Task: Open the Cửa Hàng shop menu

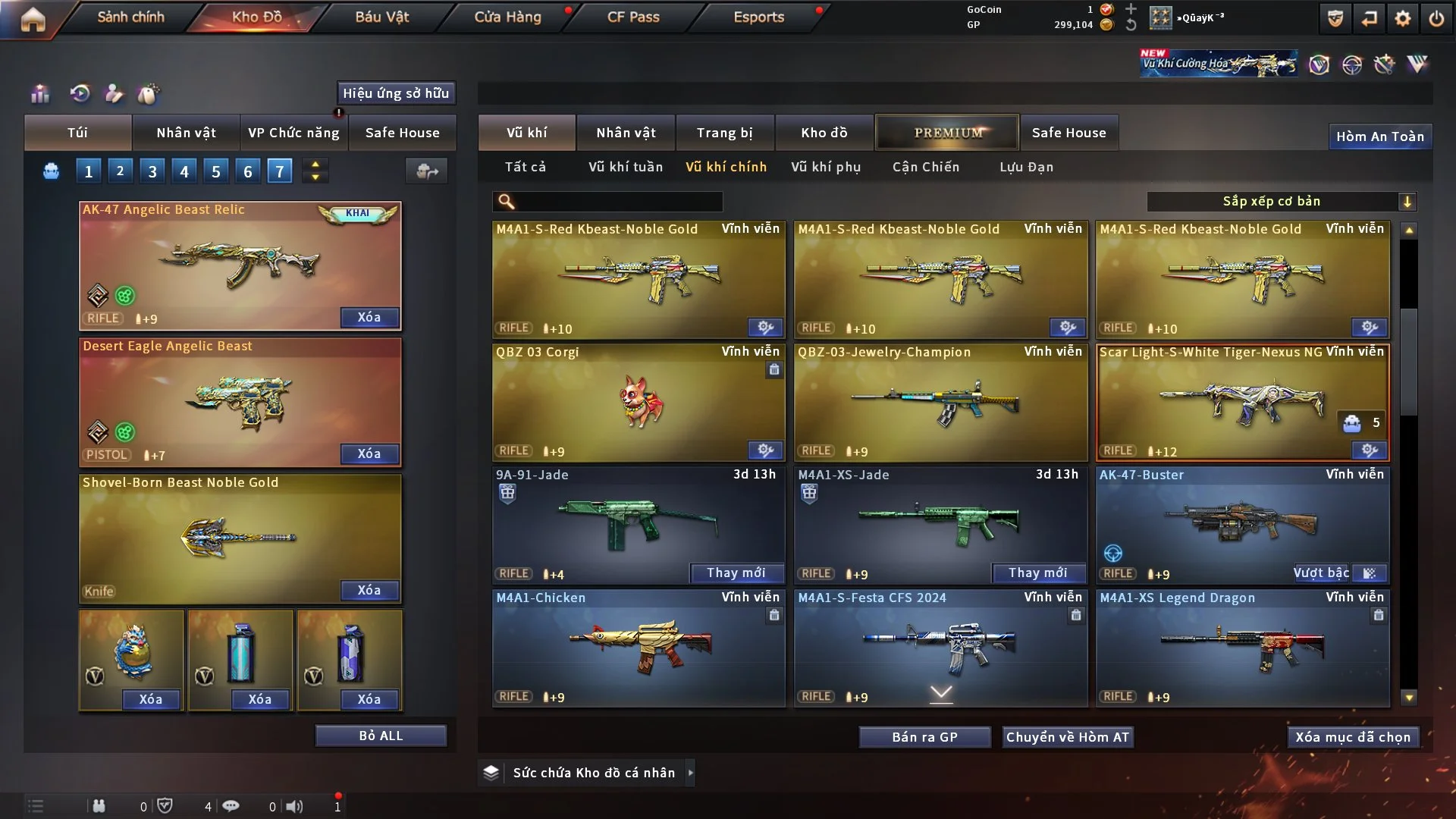Action: (507, 17)
